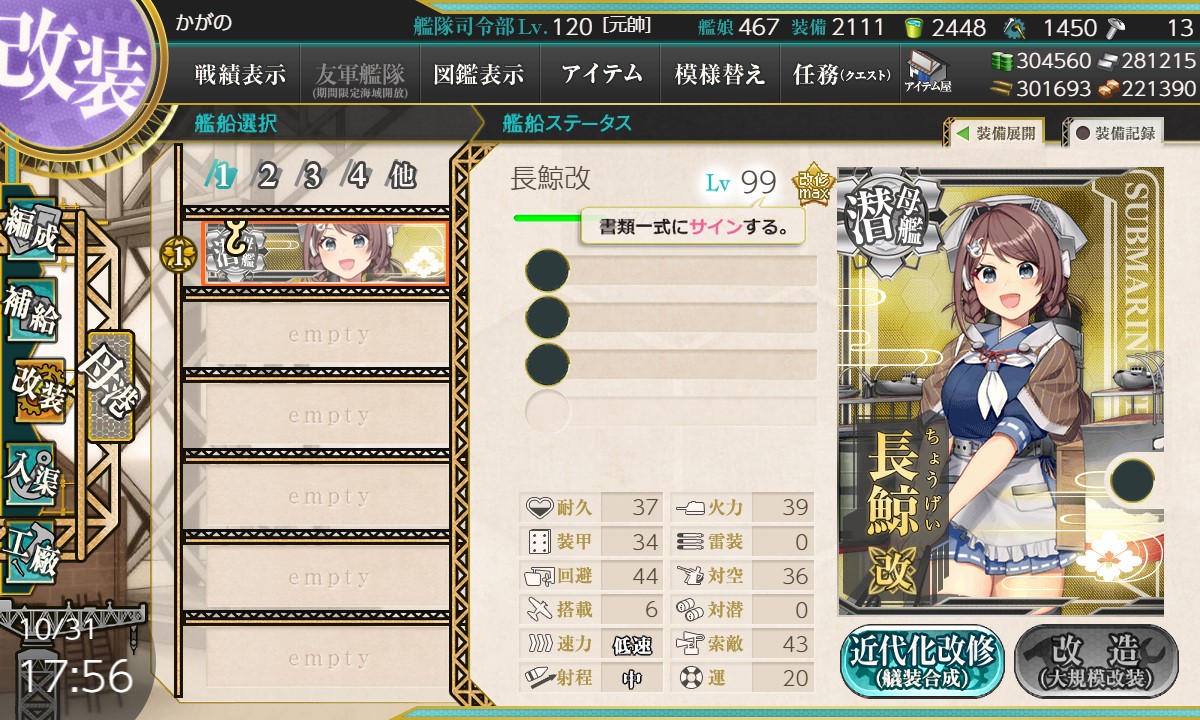Toggle the 装備展開 equipment expand button

pos(995,132)
